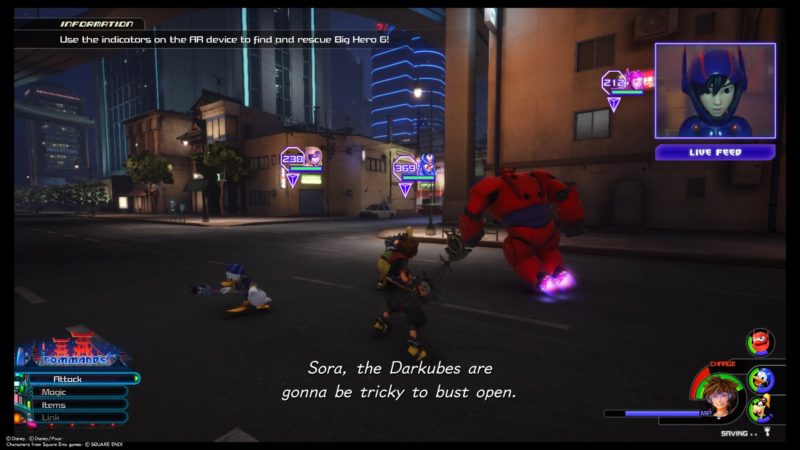
Task: Click the Live Feed portrait of Hiro
Action: click(714, 91)
